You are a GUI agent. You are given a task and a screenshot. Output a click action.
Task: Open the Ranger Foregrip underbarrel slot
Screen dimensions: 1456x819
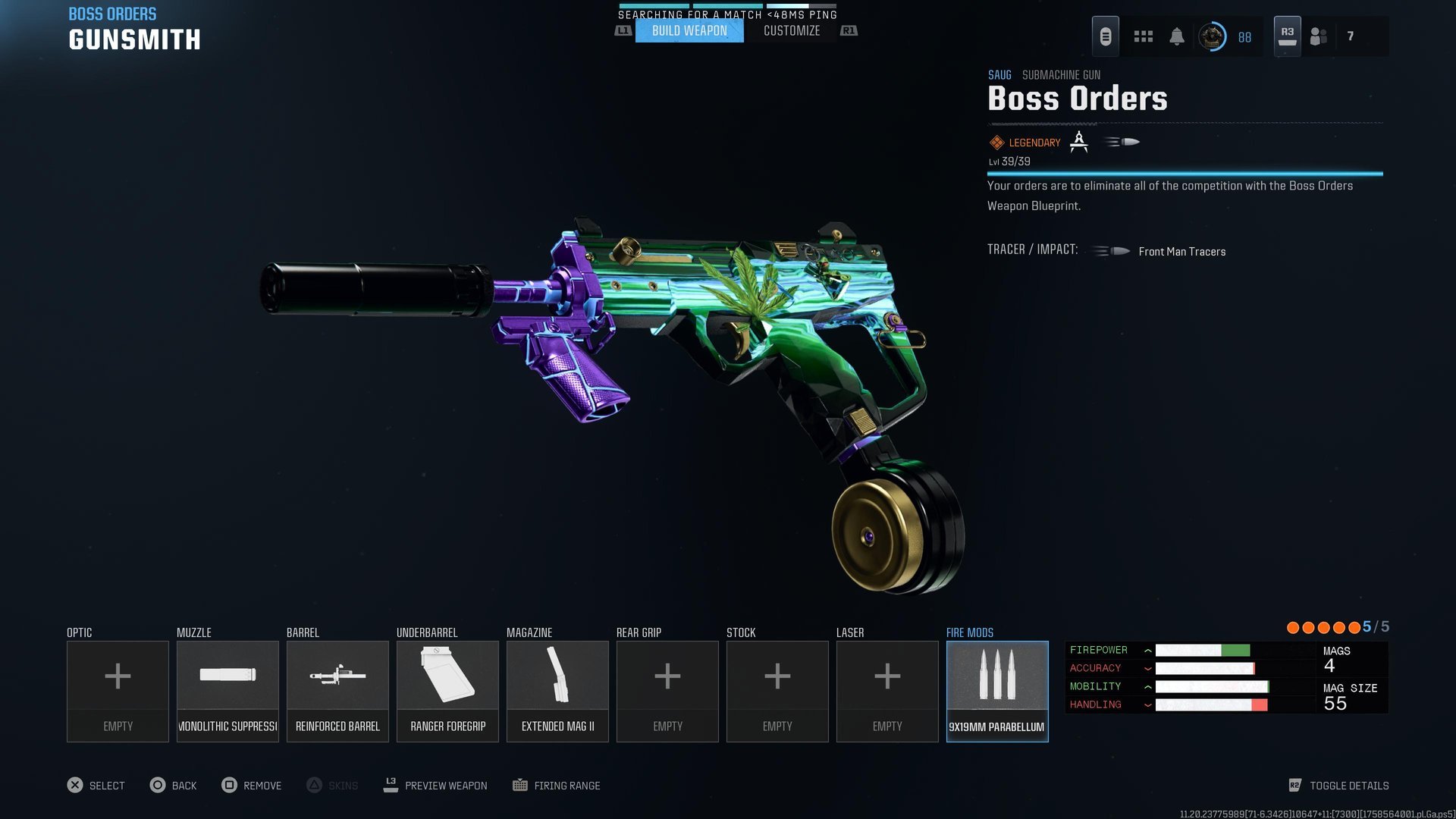click(447, 691)
